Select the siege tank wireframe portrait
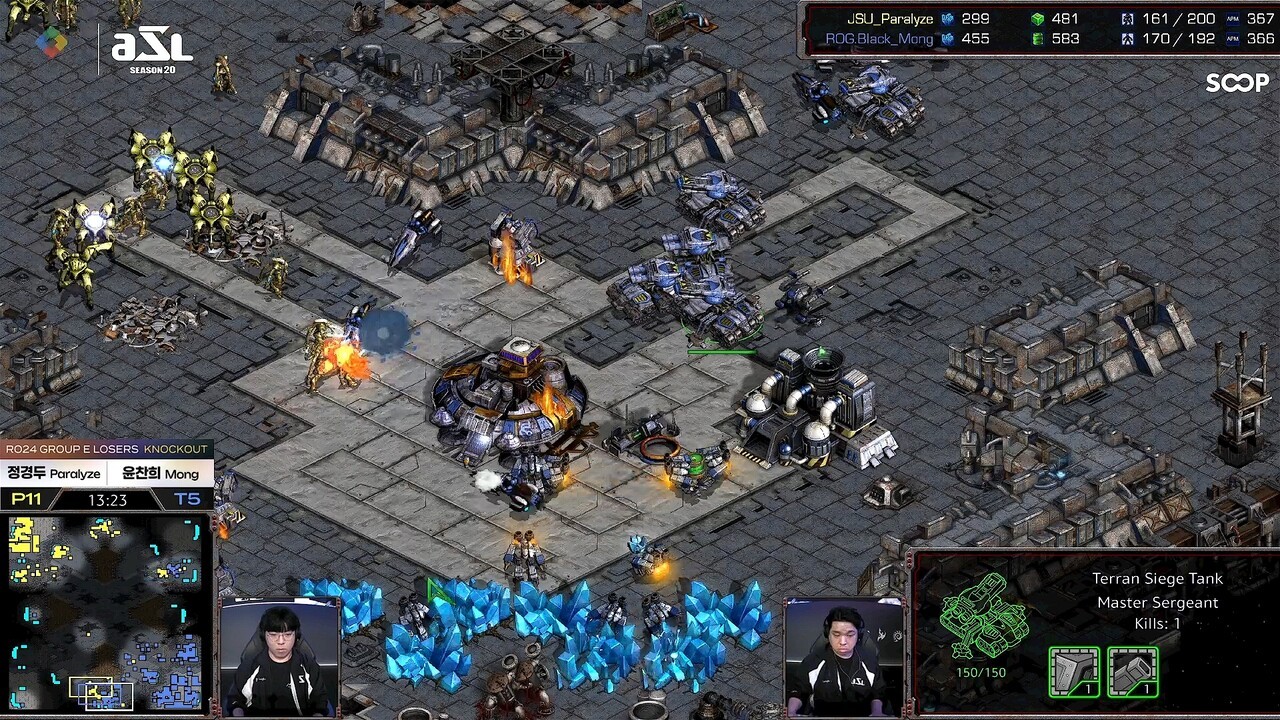1280x720 pixels. point(985,615)
